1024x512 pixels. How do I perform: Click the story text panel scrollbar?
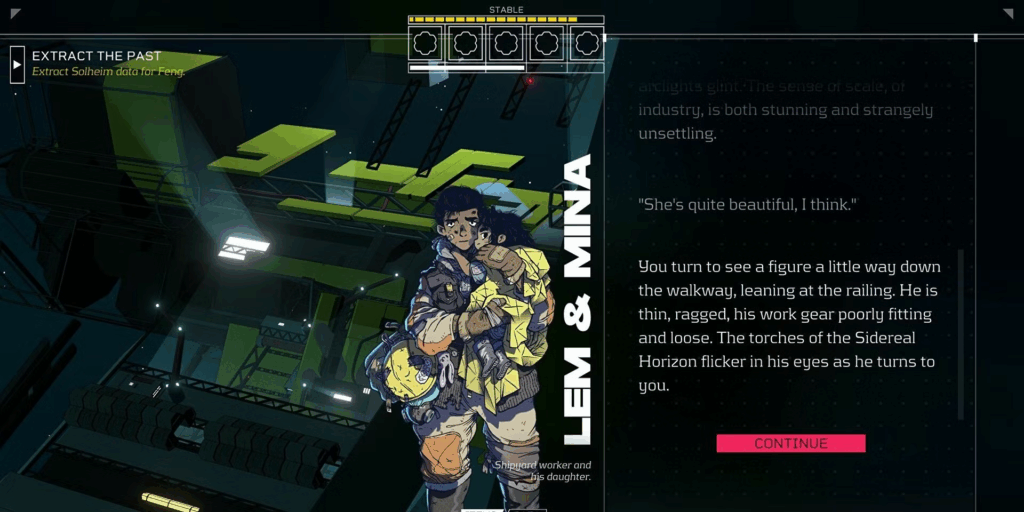[x=961, y=335]
